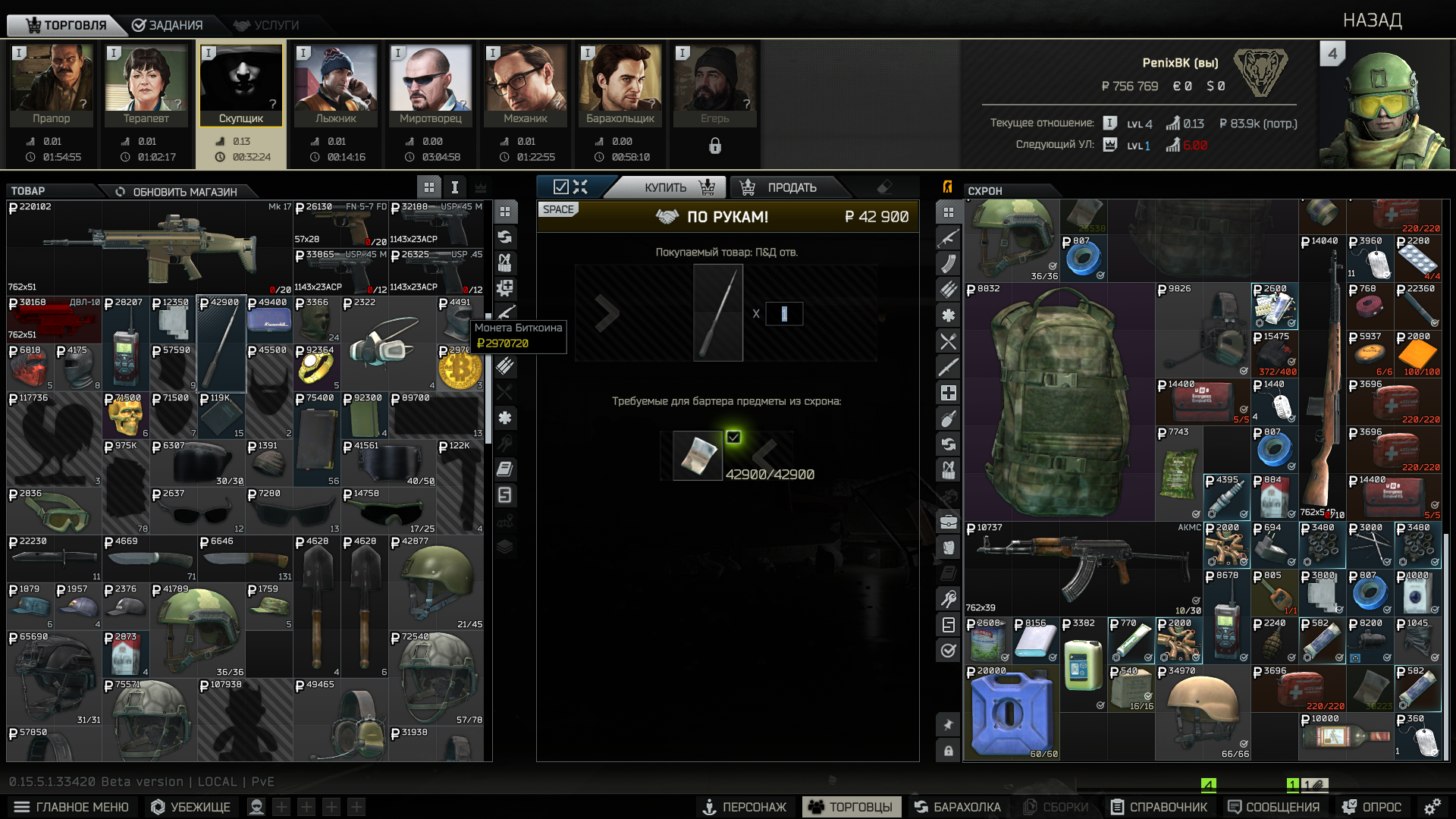Open the БАРАХОЛКА flea market

coord(957,807)
